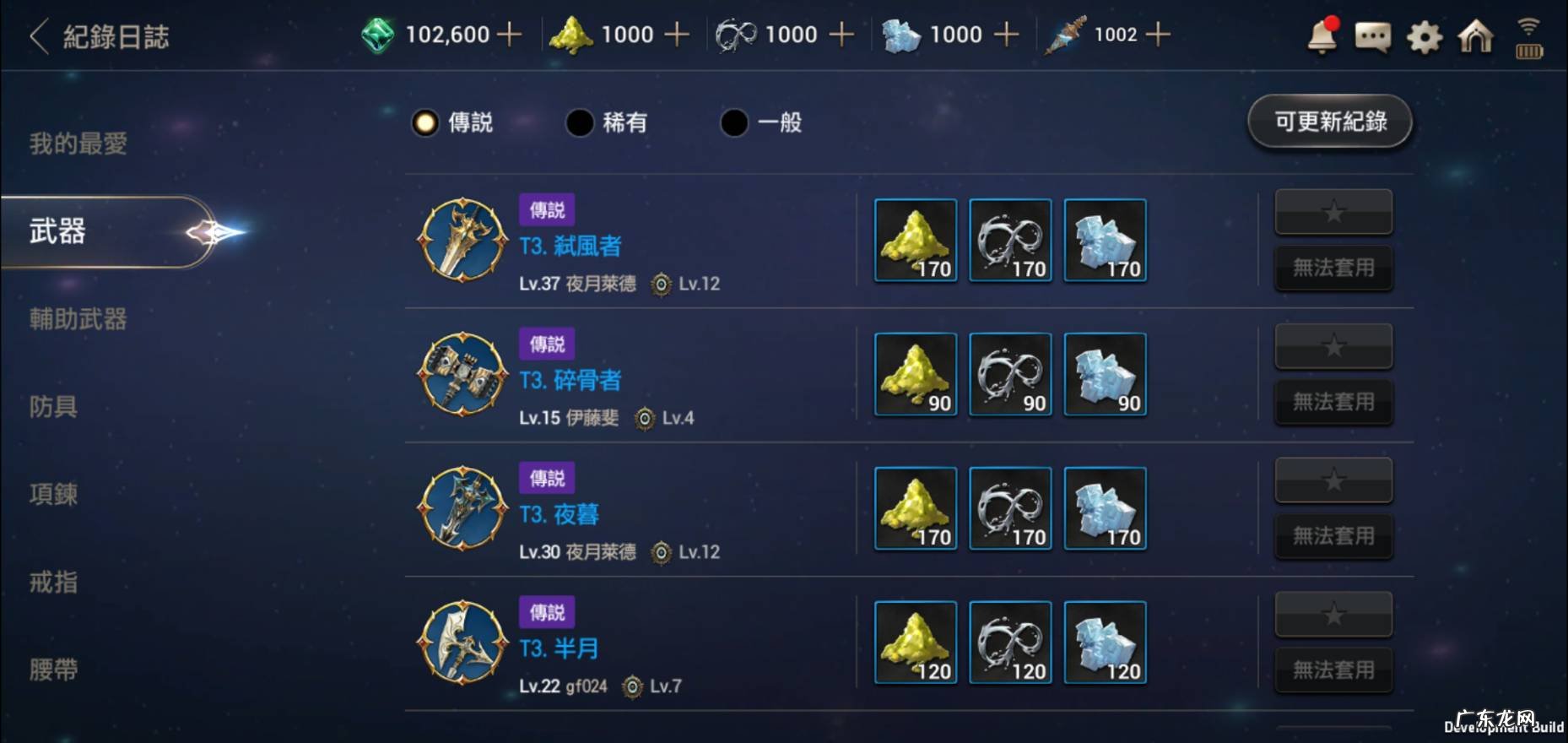Open notifications via the bell icon

(x=1321, y=38)
